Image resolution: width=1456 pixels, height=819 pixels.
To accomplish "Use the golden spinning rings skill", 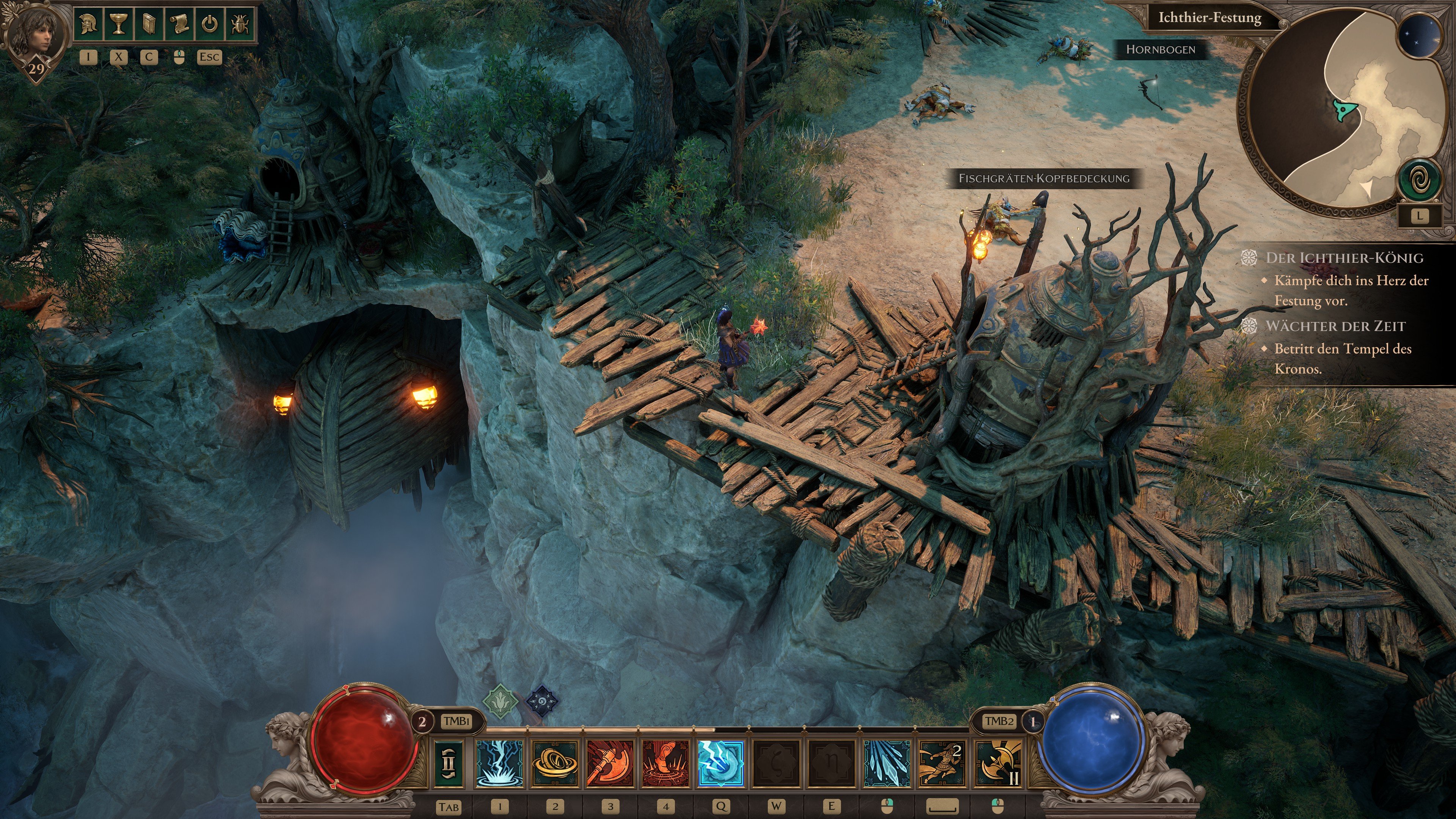I will coord(555,763).
